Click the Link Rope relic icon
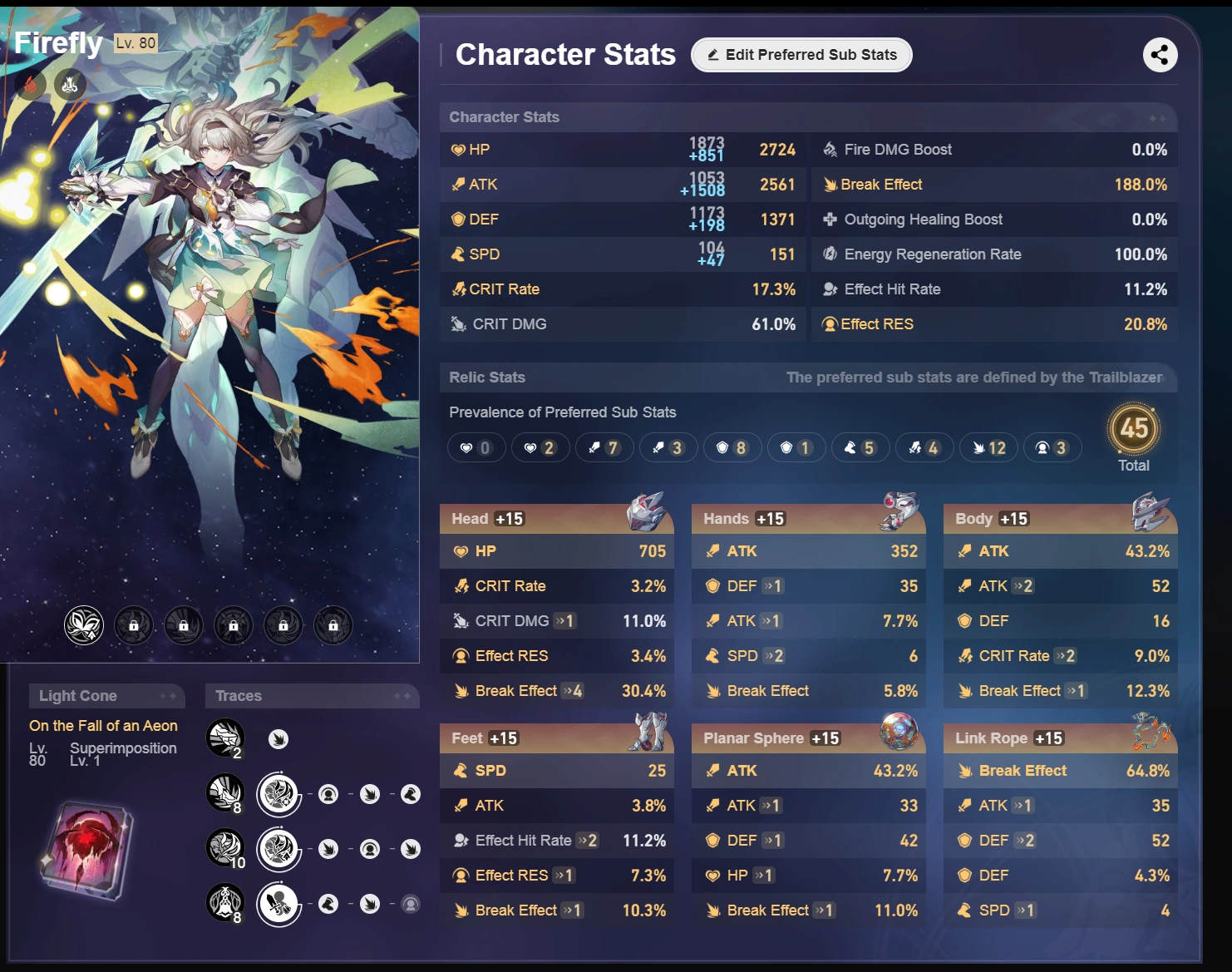 click(1153, 733)
